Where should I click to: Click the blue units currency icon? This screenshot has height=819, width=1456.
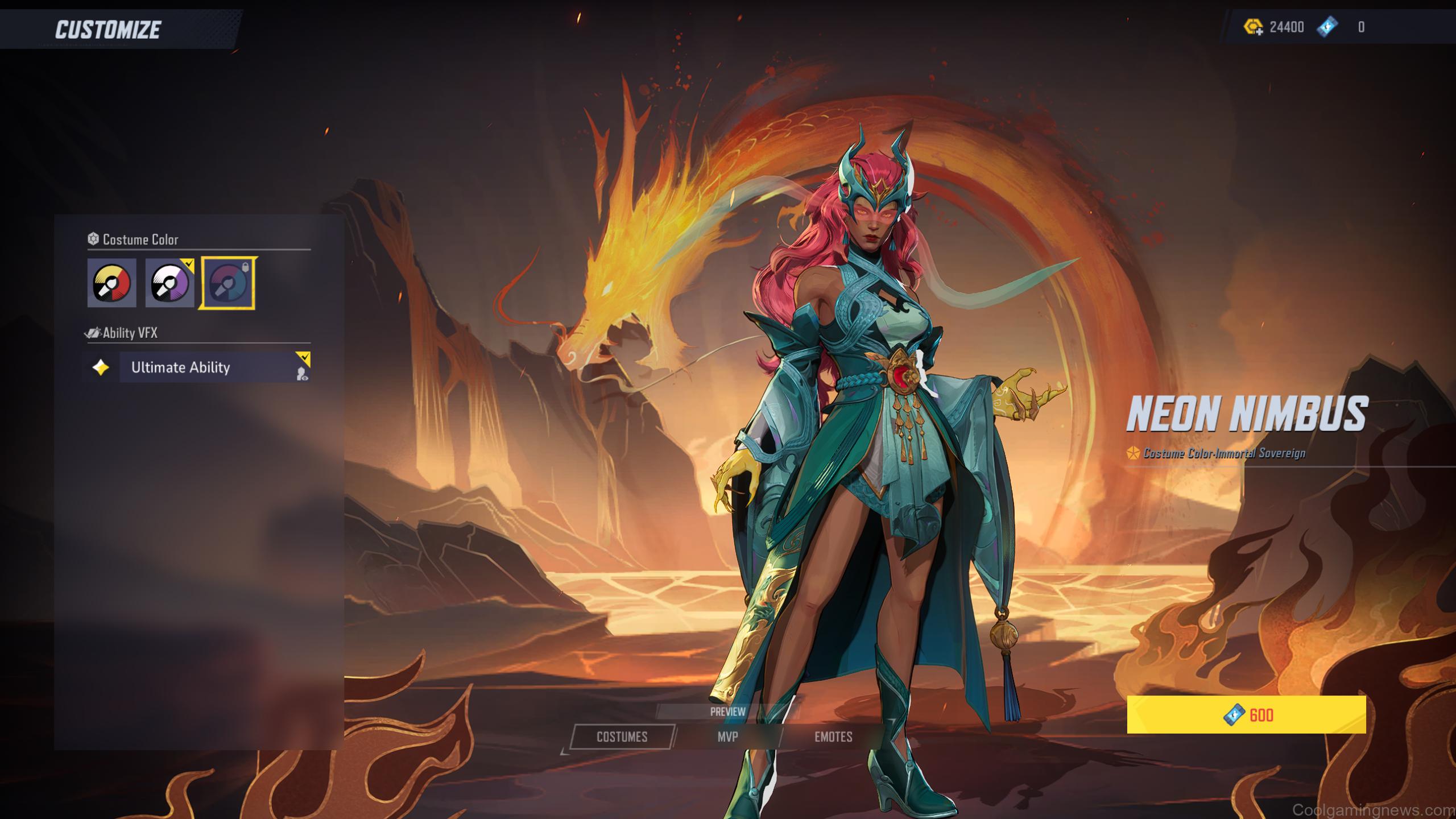(1327, 27)
